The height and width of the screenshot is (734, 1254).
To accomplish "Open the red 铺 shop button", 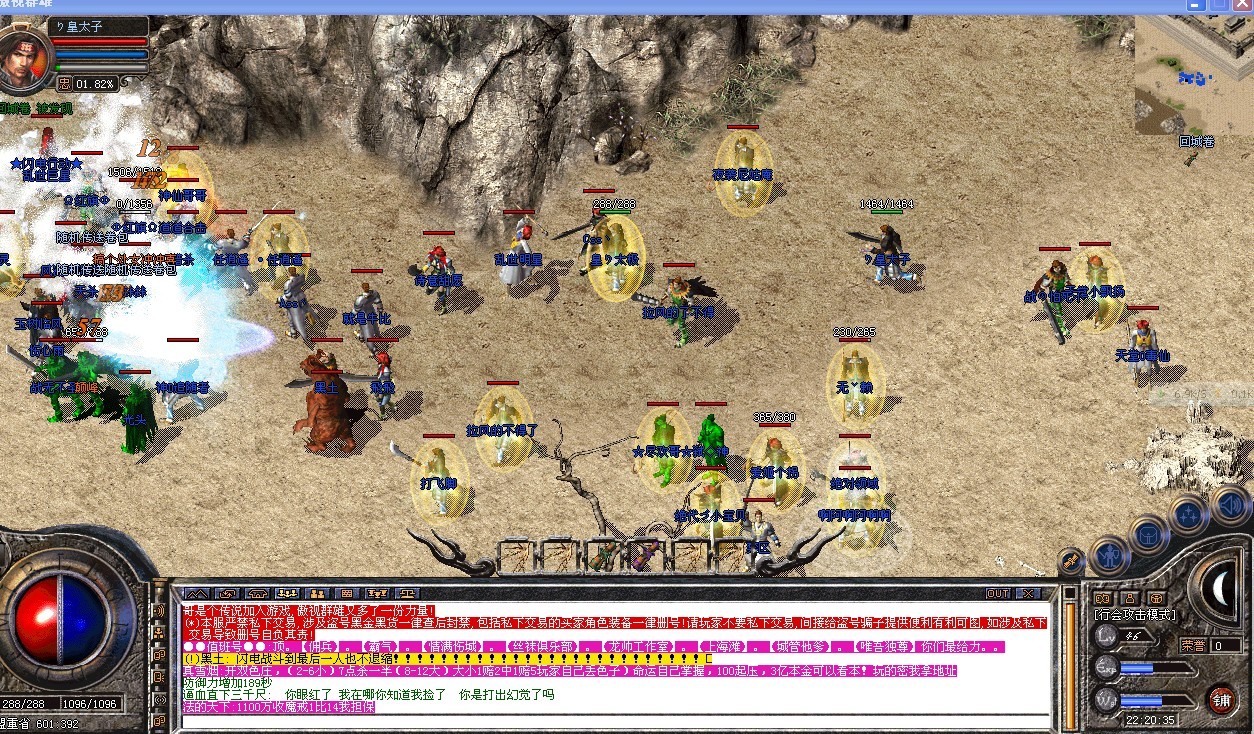I will [x=1221, y=698].
